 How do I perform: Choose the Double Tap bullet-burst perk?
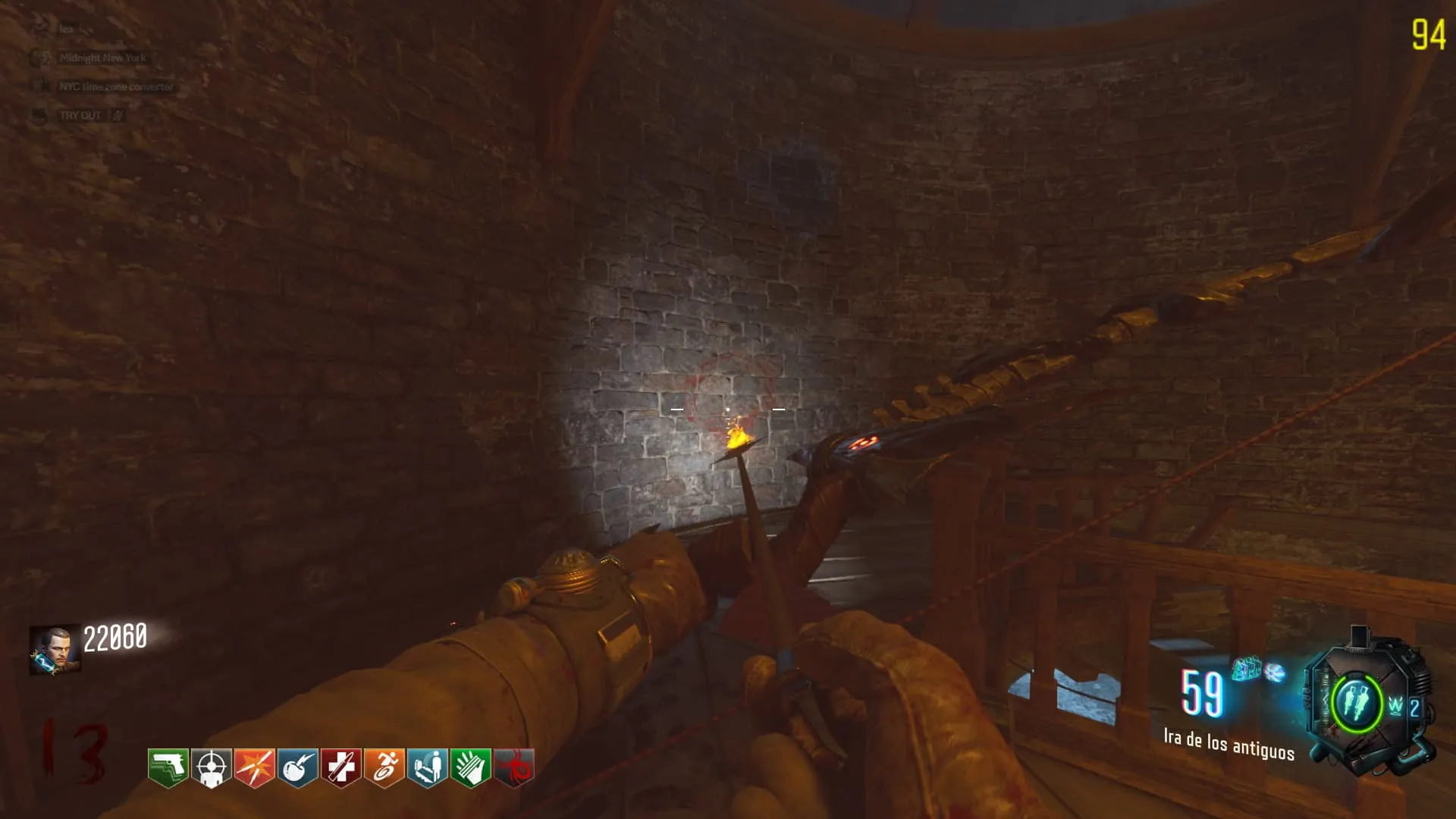[x=254, y=768]
